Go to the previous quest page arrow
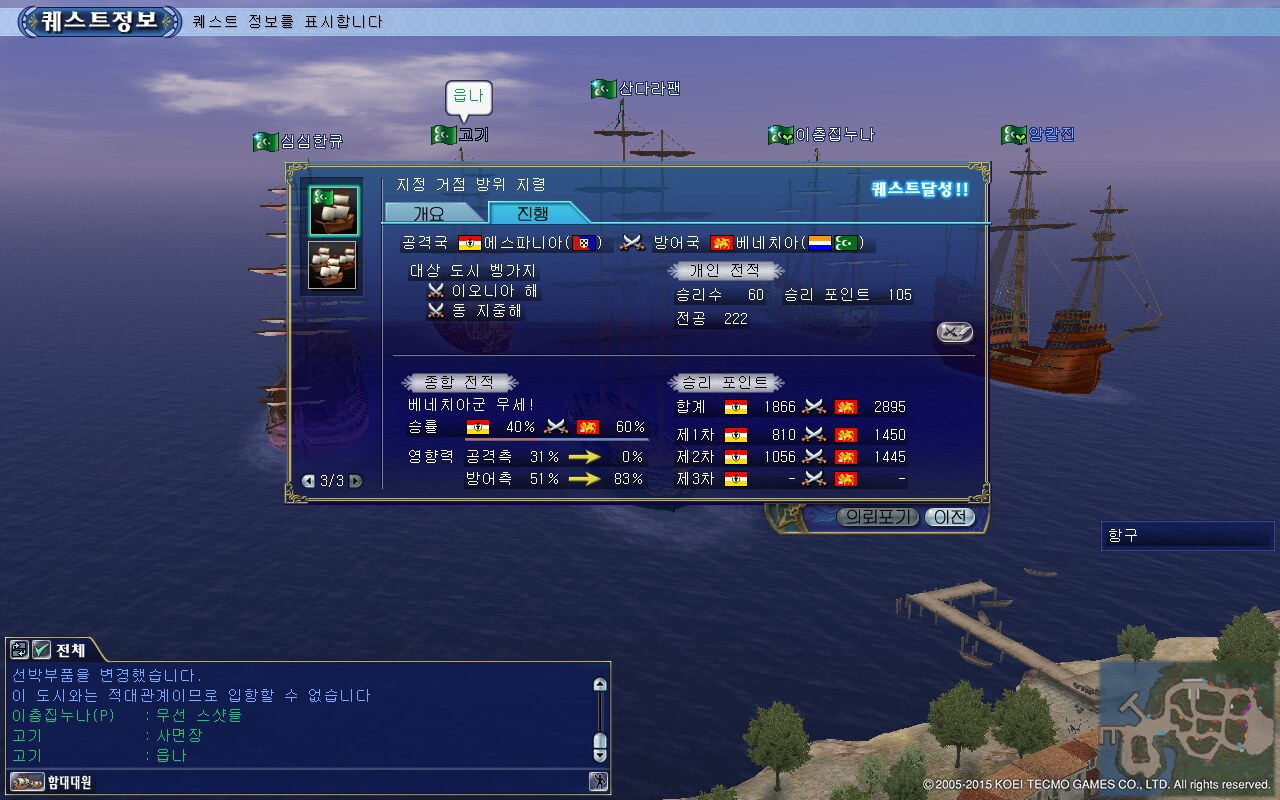 pos(309,481)
